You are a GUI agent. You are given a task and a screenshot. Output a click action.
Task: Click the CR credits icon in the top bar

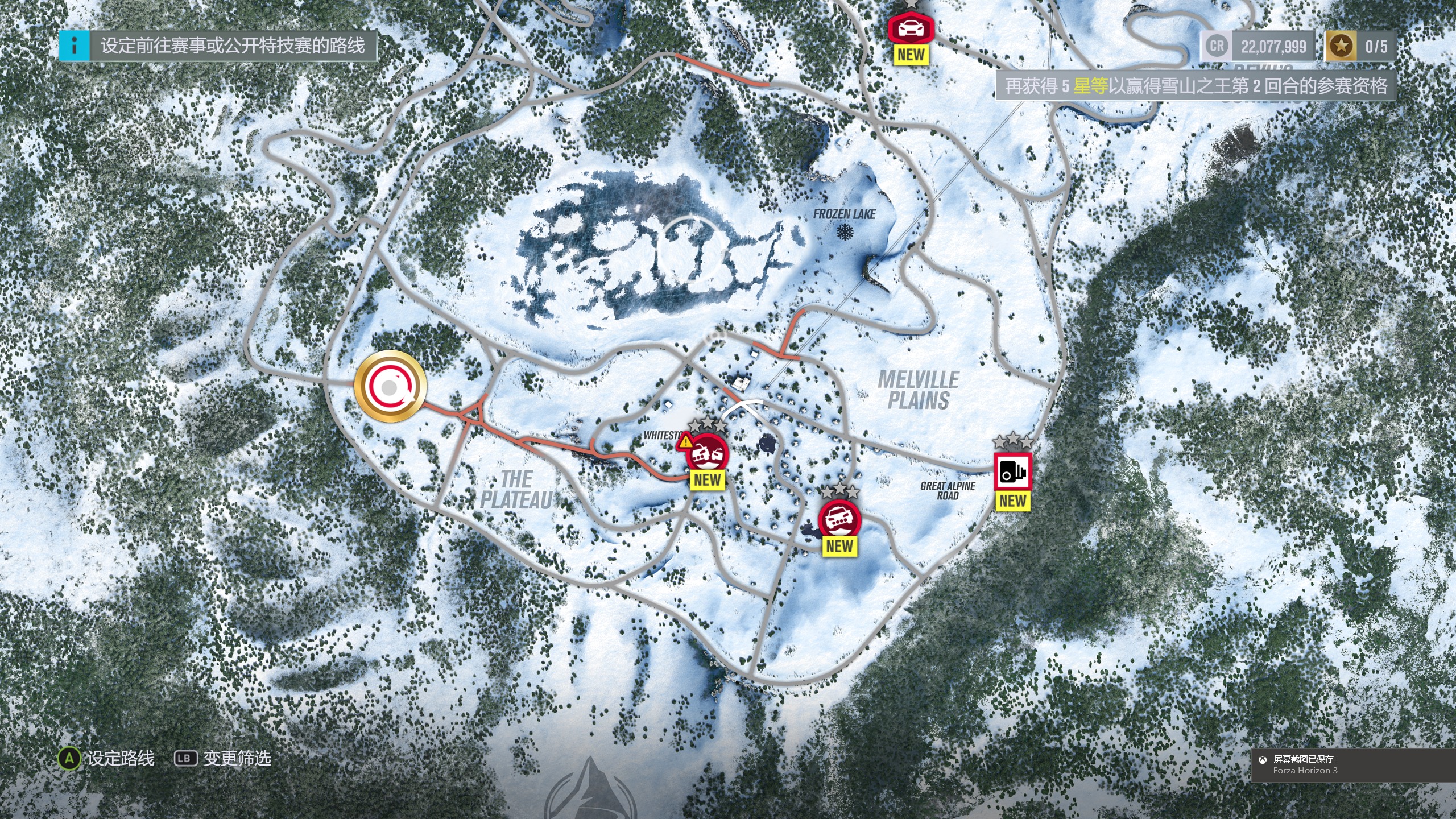pos(1215,45)
